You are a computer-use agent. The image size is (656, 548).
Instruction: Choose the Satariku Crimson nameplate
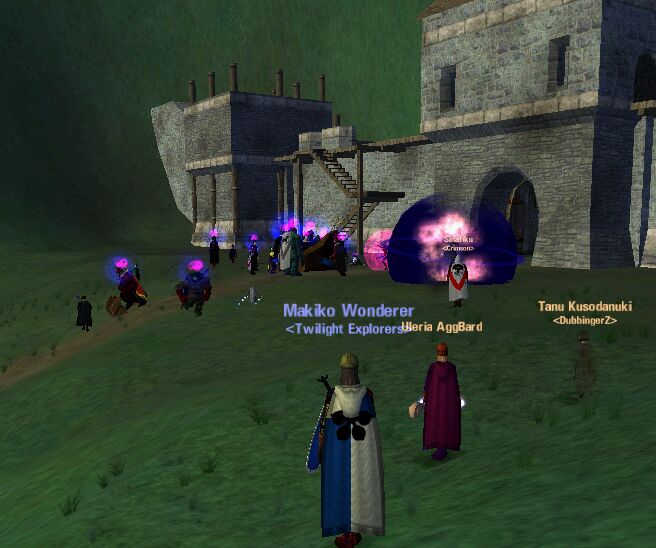coord(459,240)
